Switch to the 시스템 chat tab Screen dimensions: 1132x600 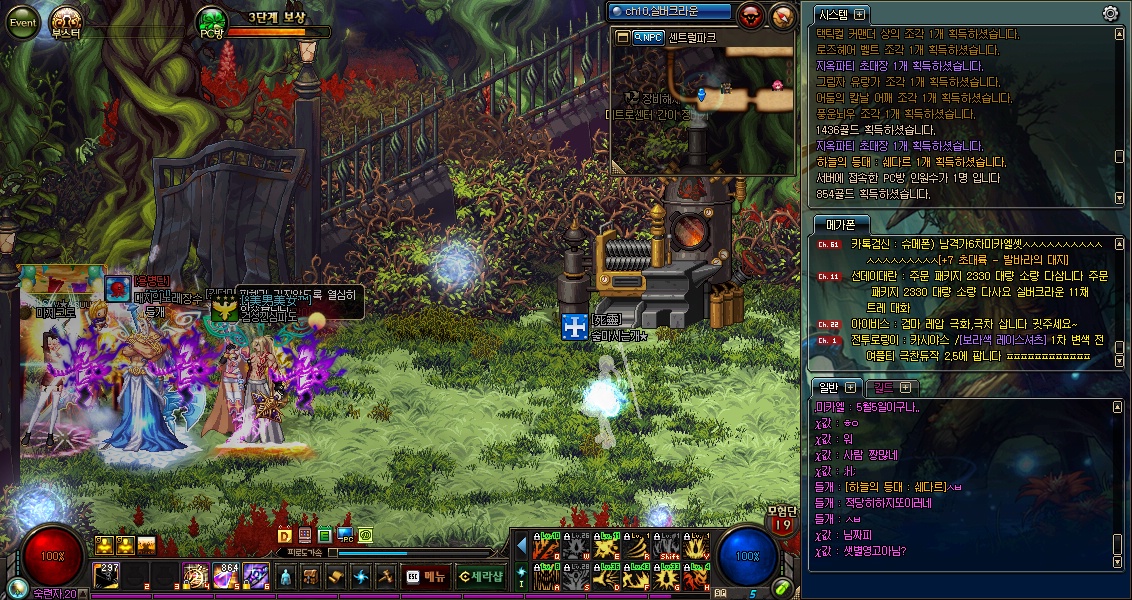click(833, 15)
